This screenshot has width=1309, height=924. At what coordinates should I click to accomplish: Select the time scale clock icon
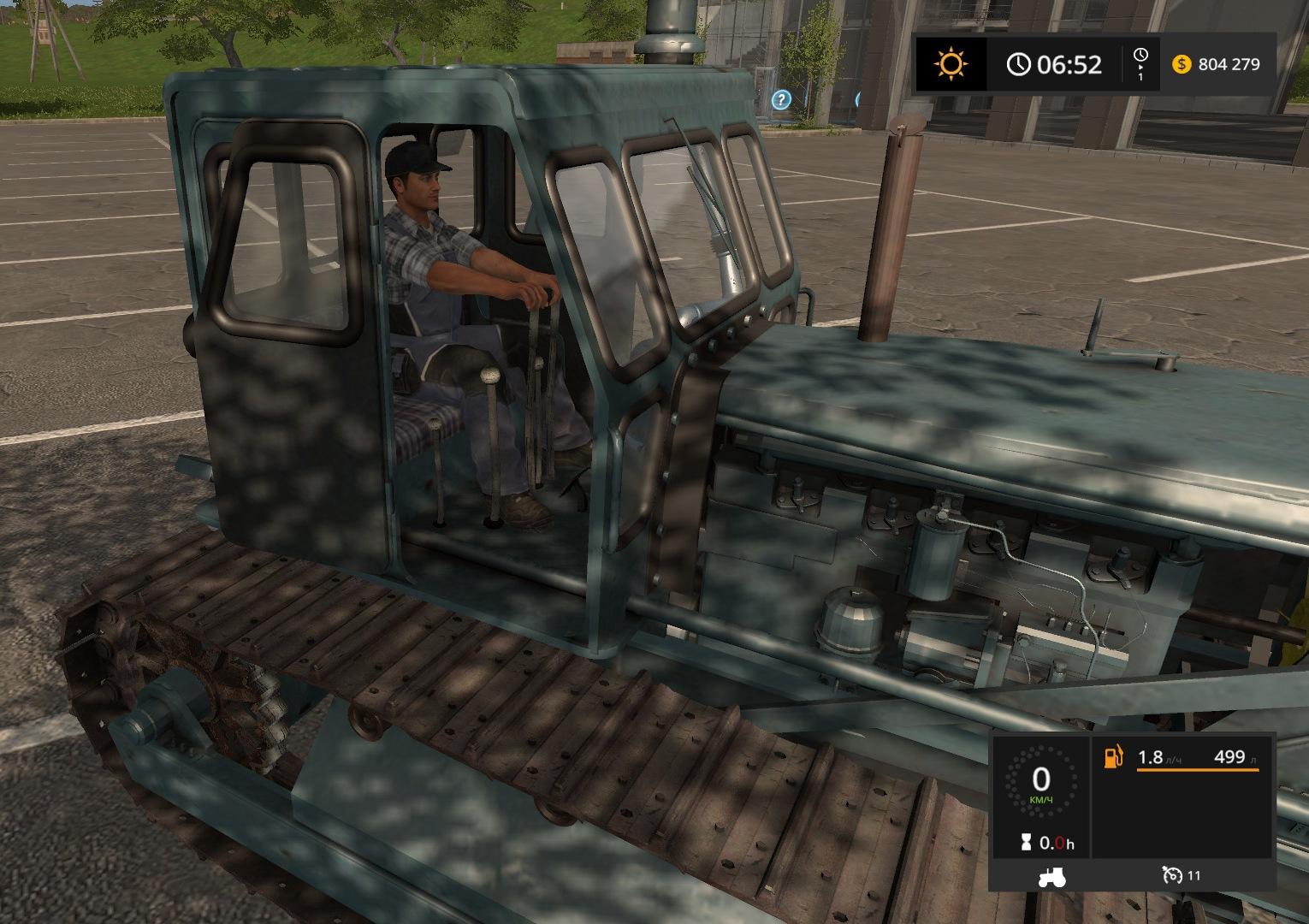[1140, 56]
